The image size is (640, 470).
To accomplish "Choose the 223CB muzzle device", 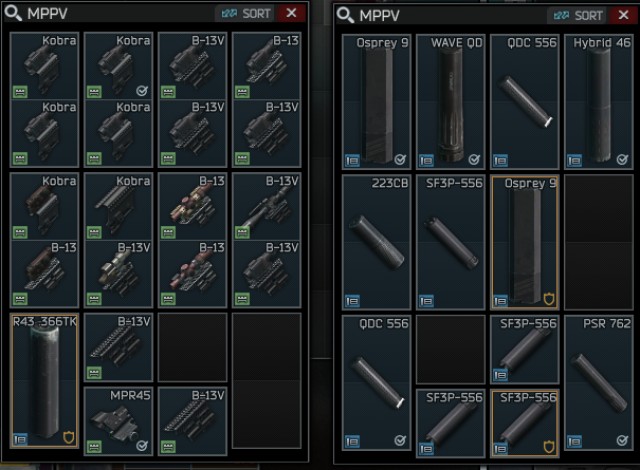I will click(x=377, y=242).
